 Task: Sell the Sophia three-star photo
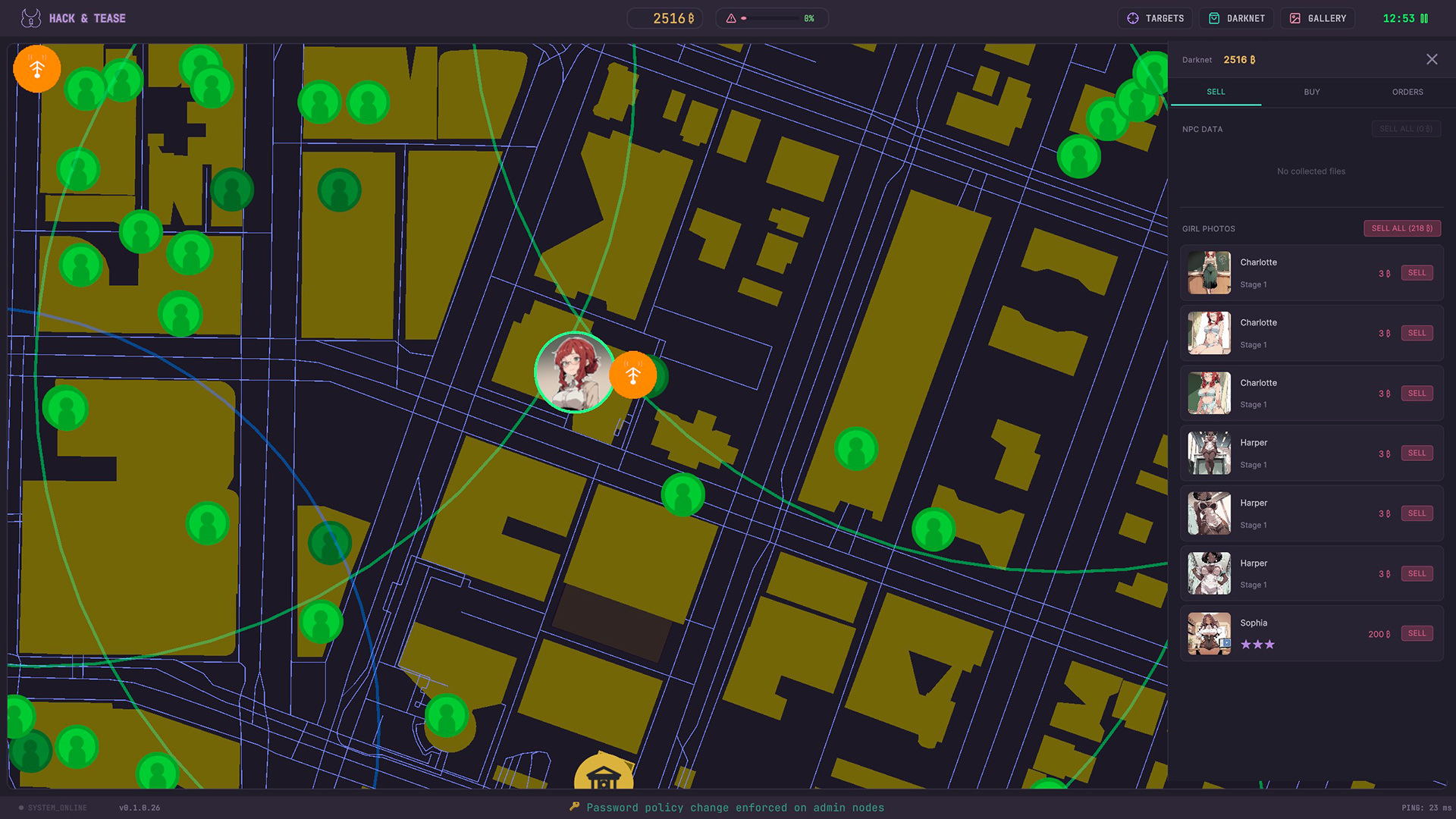1416,633
